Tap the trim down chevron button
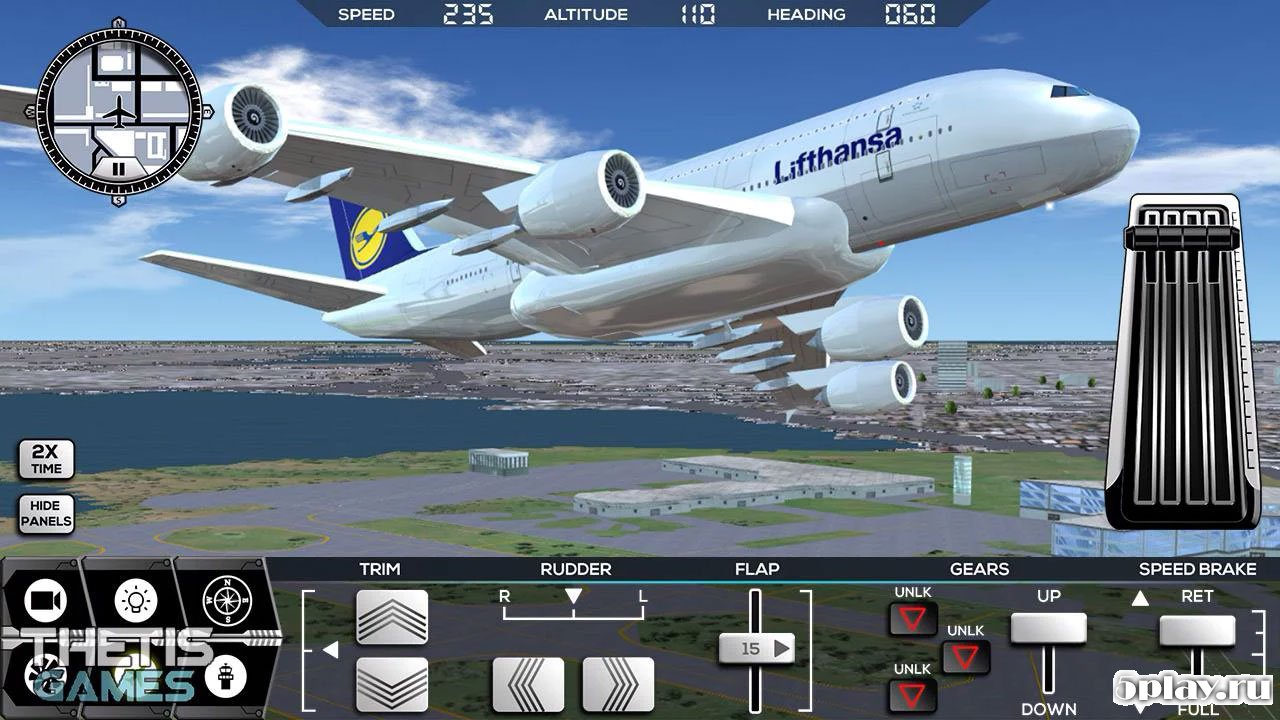This screenshot has width=1280, height=720. point(392,684)
